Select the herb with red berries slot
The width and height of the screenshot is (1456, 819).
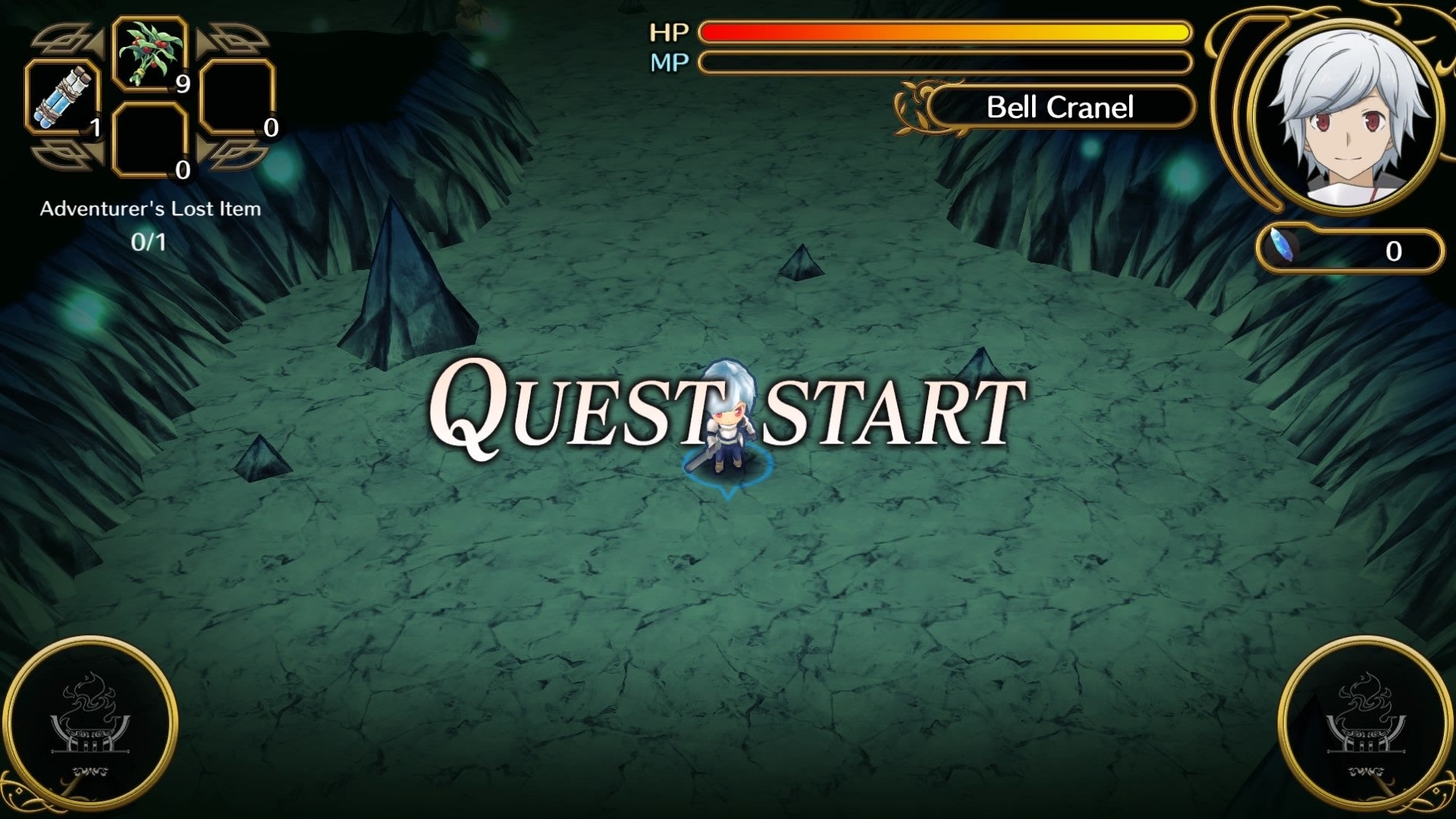point(150,54)
